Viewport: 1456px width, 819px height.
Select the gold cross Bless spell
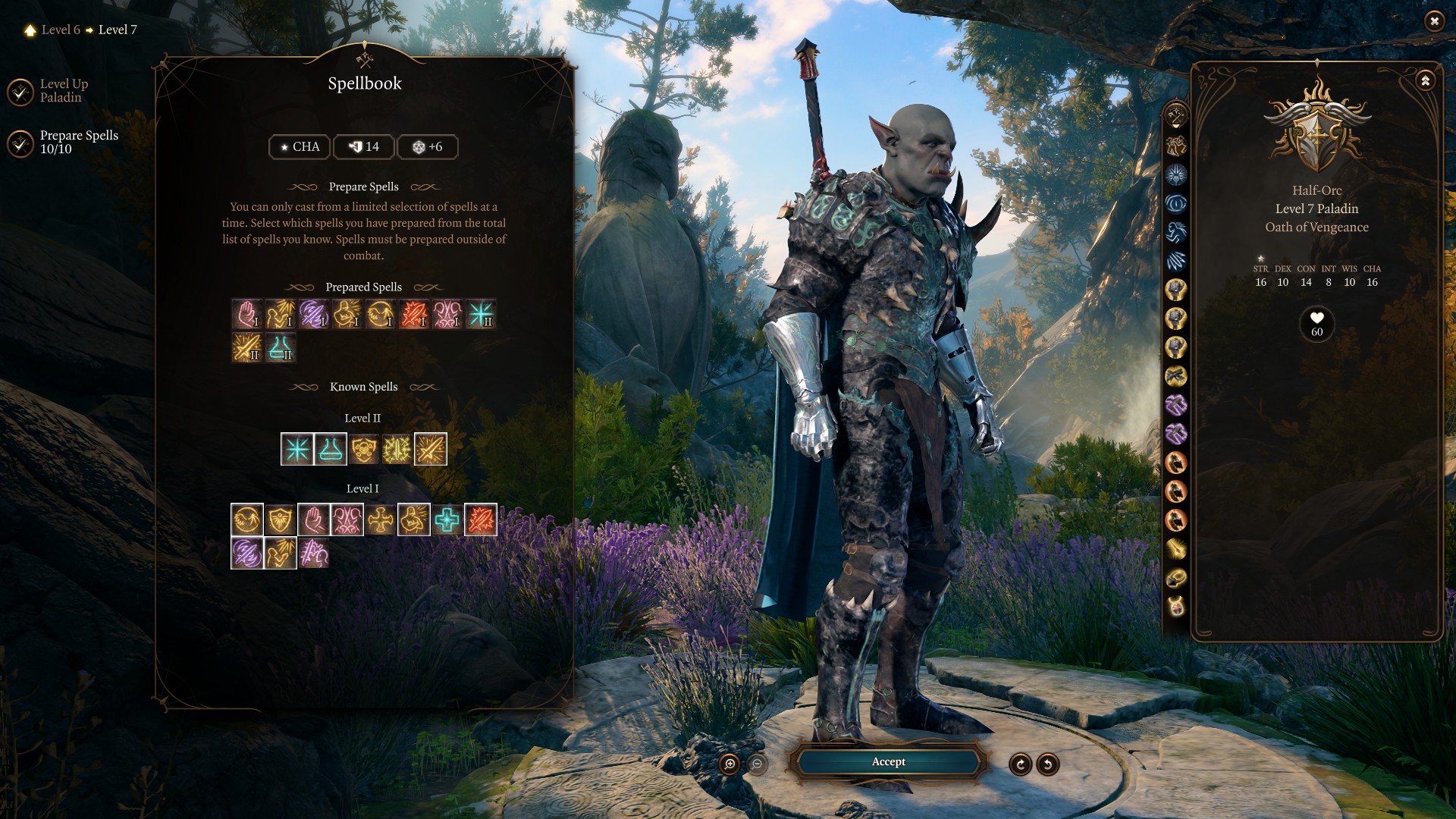click(x=381, y=520)
